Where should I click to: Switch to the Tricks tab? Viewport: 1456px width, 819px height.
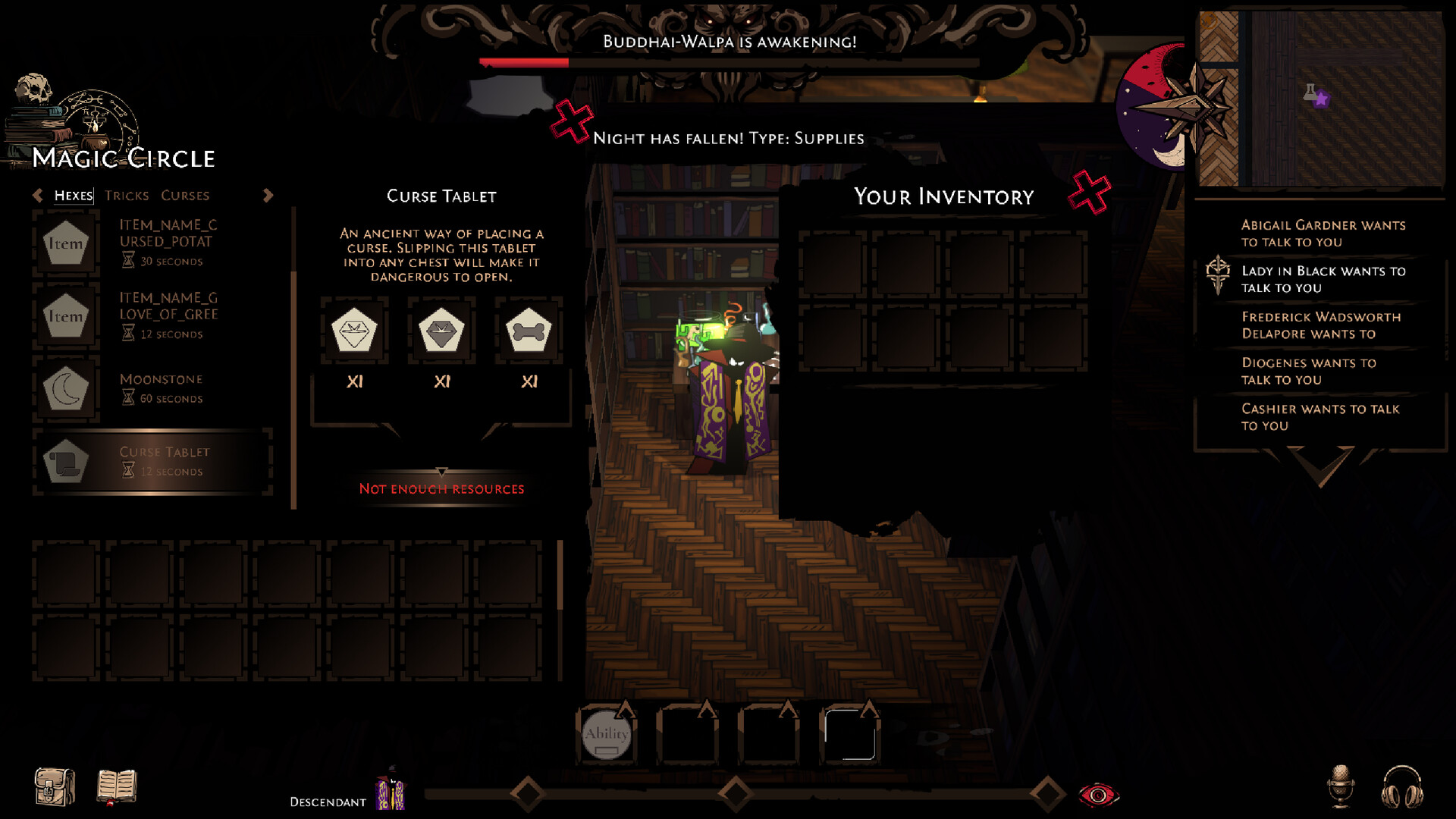(x=126, y=195)
